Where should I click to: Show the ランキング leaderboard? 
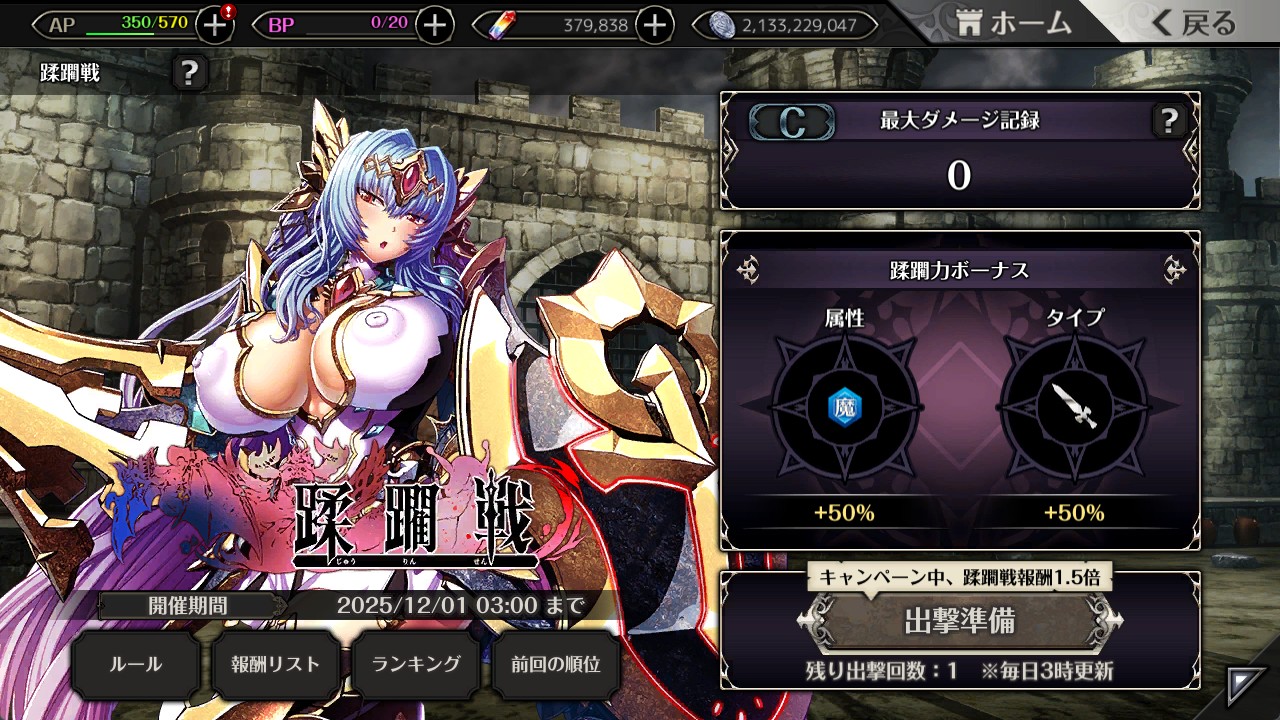tap(416, 664)
